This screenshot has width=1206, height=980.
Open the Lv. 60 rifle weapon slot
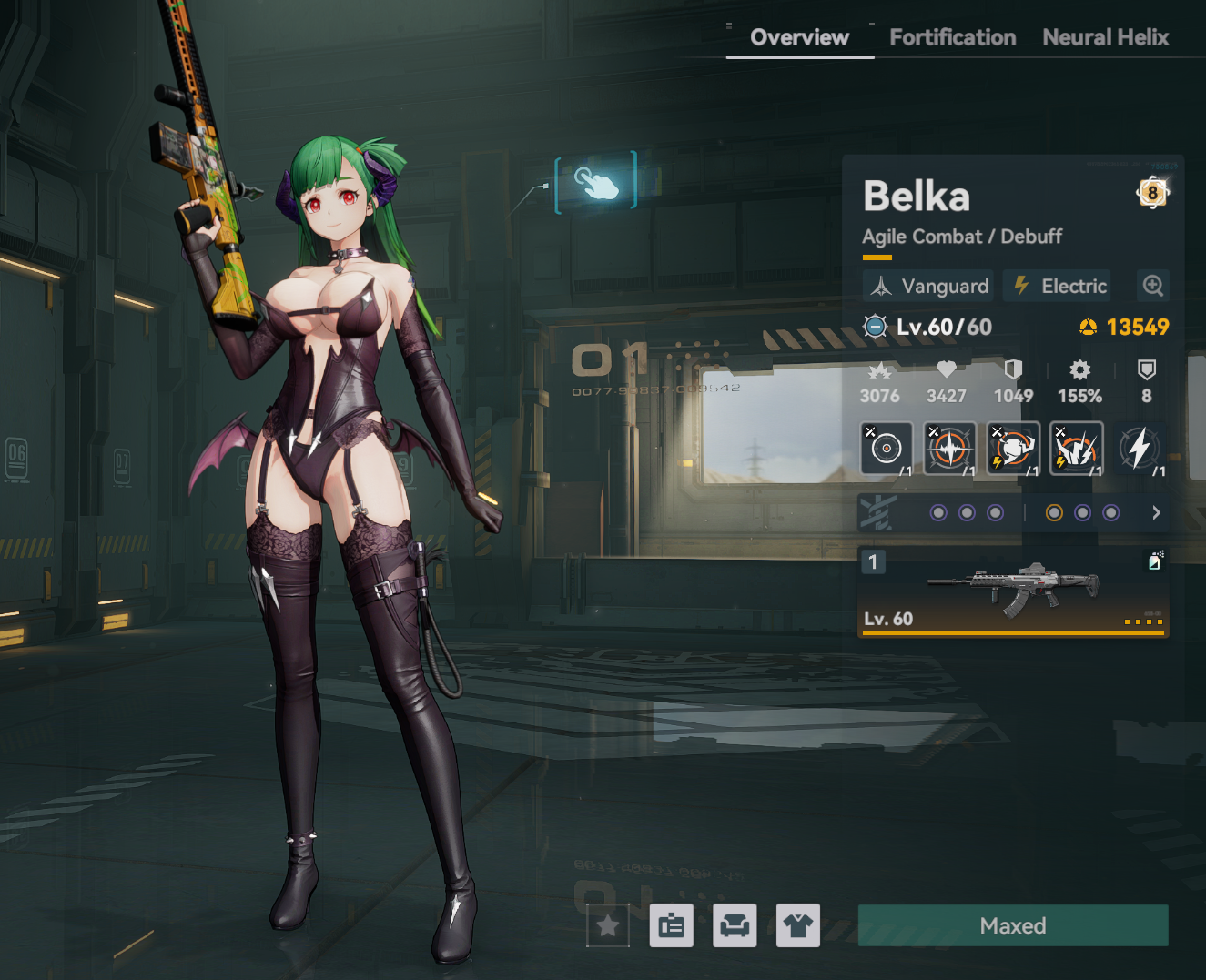pyautogui.click(x=1012, y=591)
